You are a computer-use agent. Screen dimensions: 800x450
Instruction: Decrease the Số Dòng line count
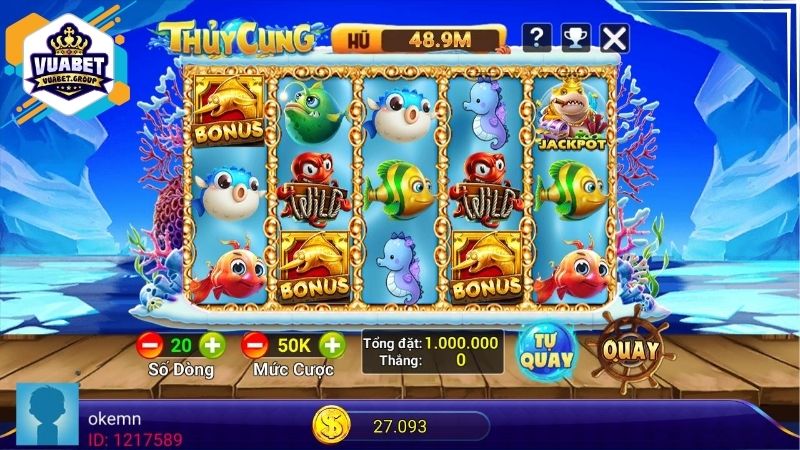click(150, 345)
